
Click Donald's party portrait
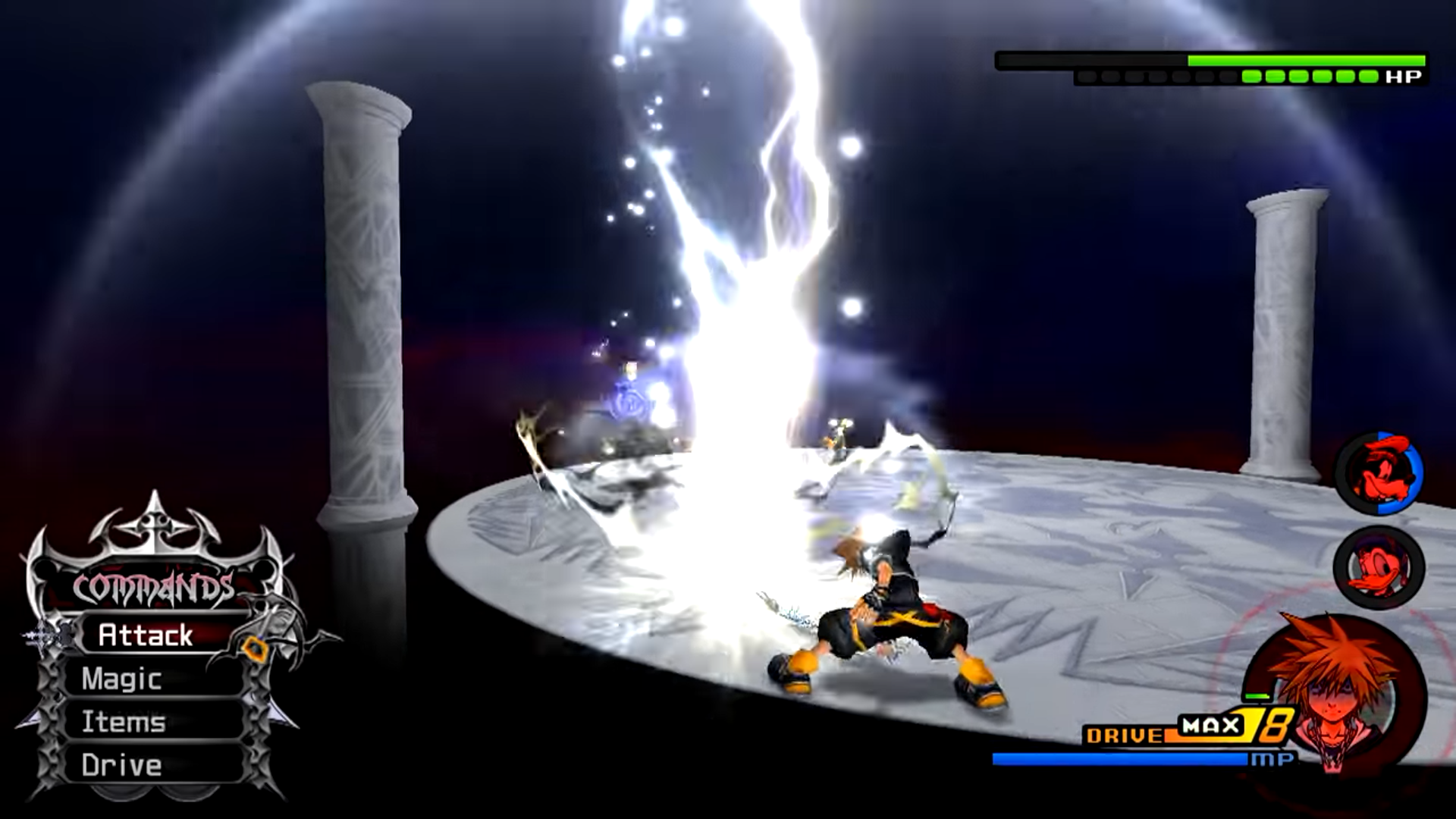[1379, 567]
